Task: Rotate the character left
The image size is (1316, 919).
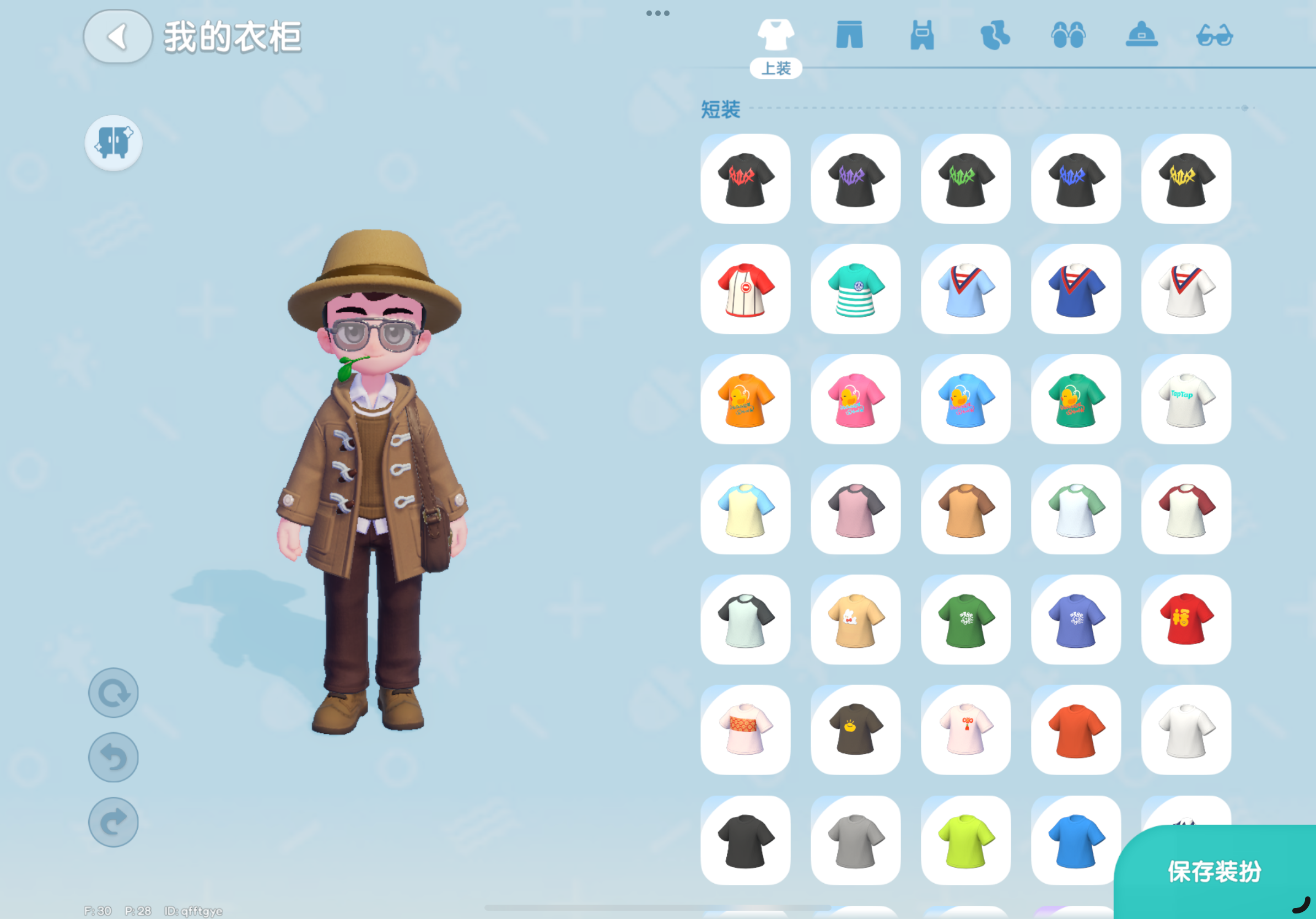Action: (x=113, y=757)
